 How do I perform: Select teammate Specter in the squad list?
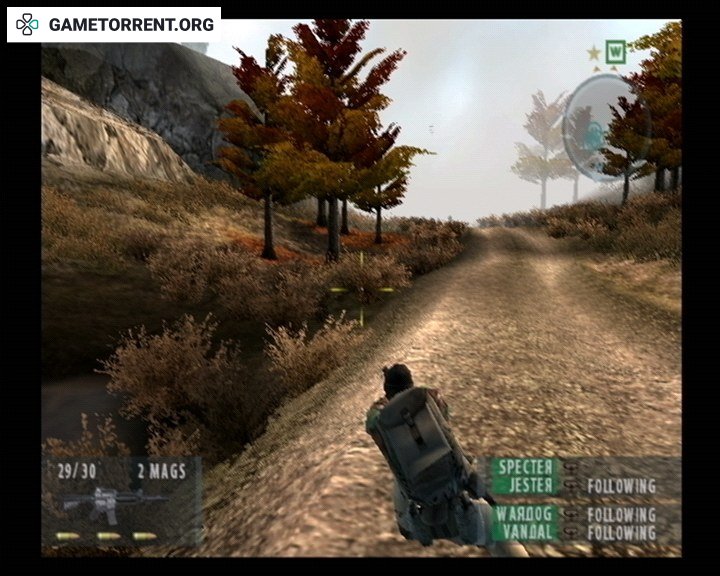tap(525, 467)
